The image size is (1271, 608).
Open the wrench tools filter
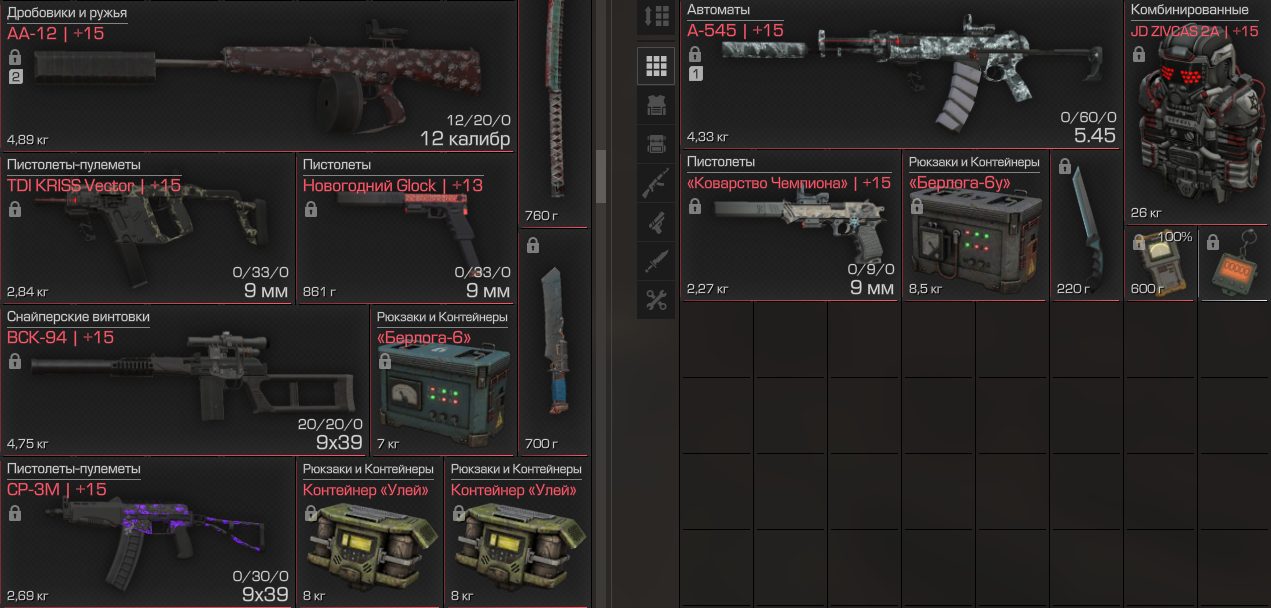click(656, 300)
